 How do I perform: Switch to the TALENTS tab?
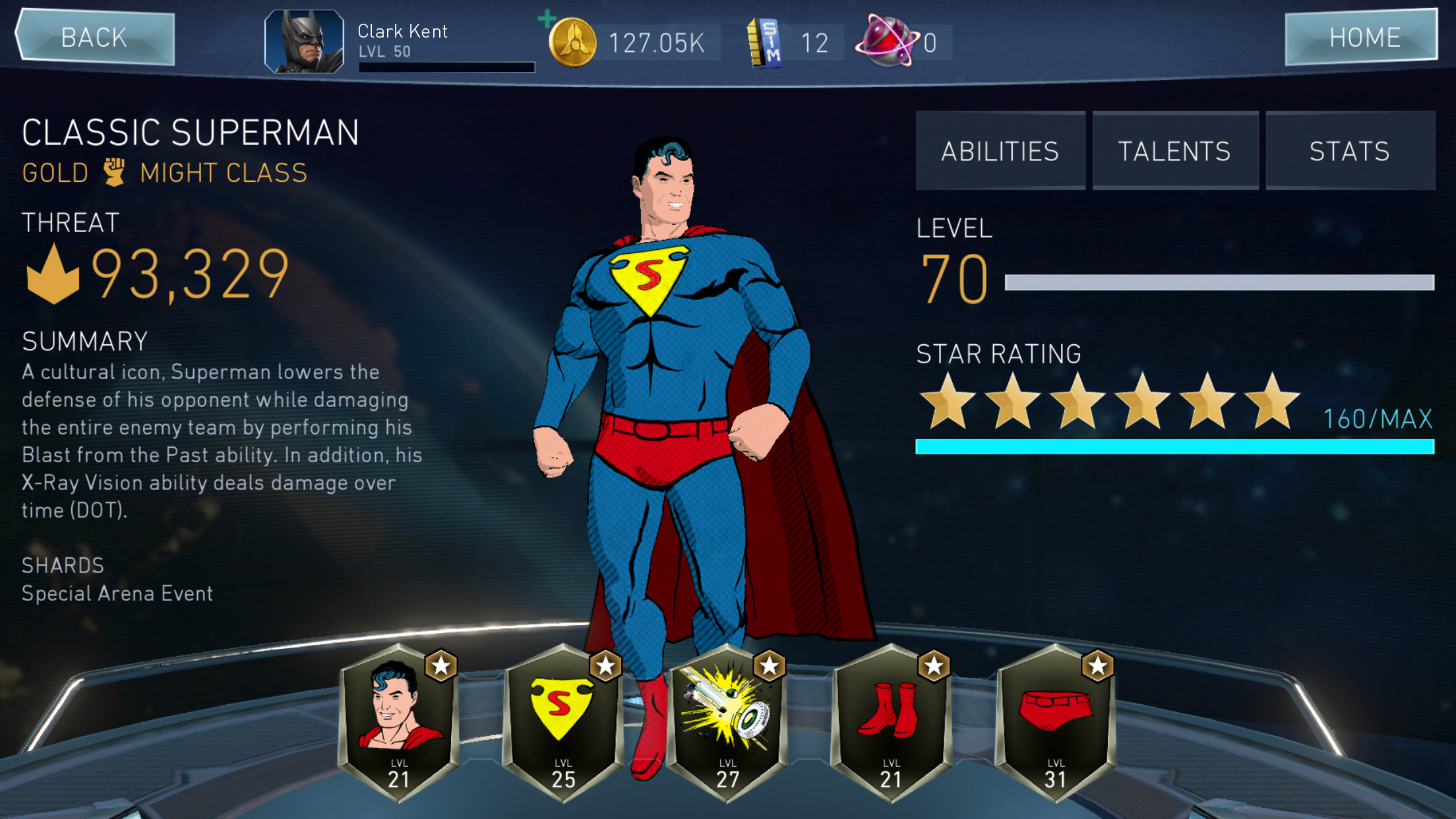[1174, 151]
